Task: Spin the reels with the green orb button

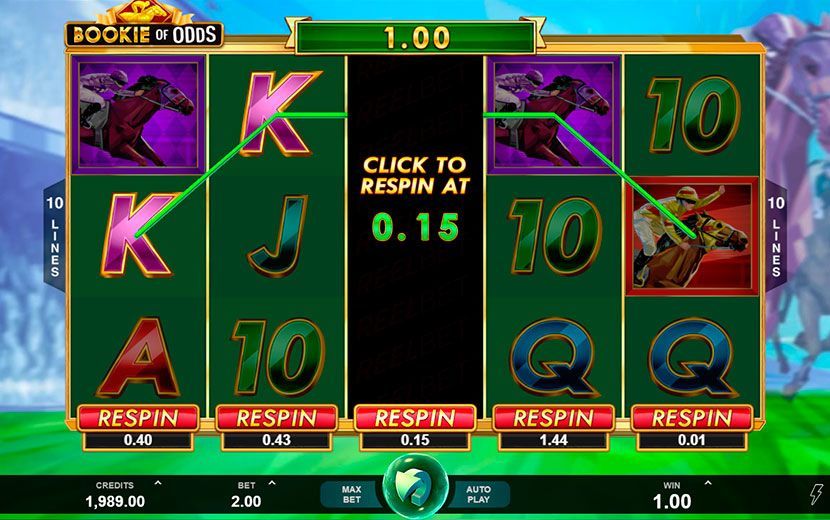Action: 415,486
